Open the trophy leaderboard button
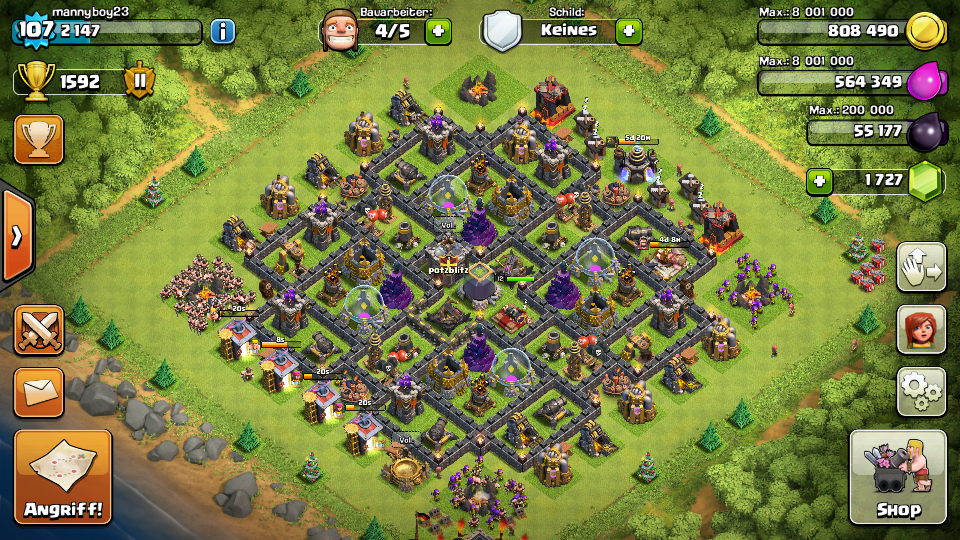960x540 pixels. (39, 139)
